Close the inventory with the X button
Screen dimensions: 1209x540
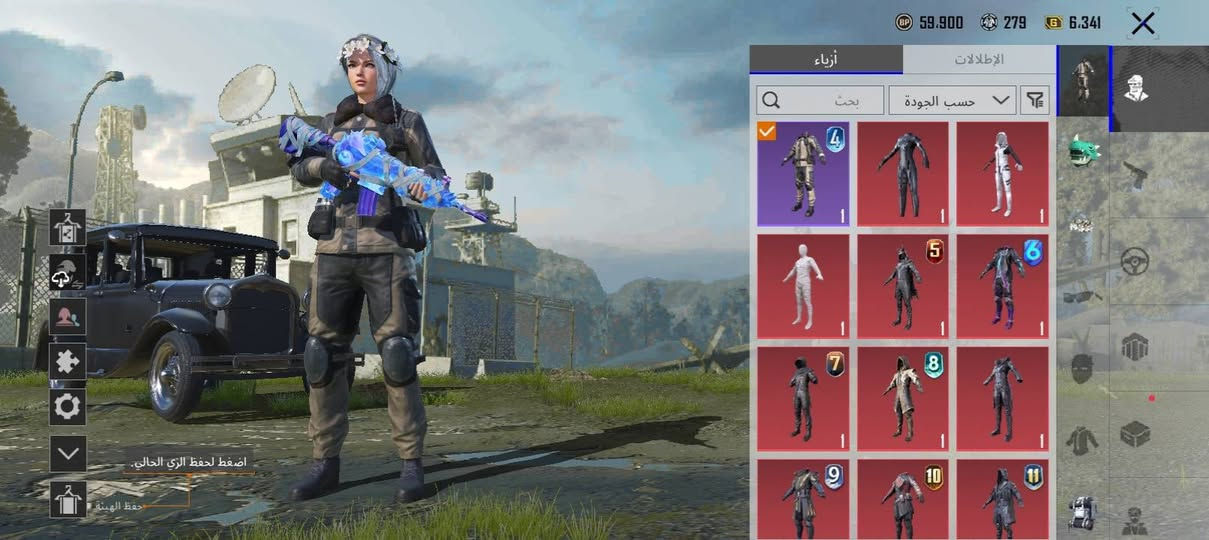(x=1142, y=24)
